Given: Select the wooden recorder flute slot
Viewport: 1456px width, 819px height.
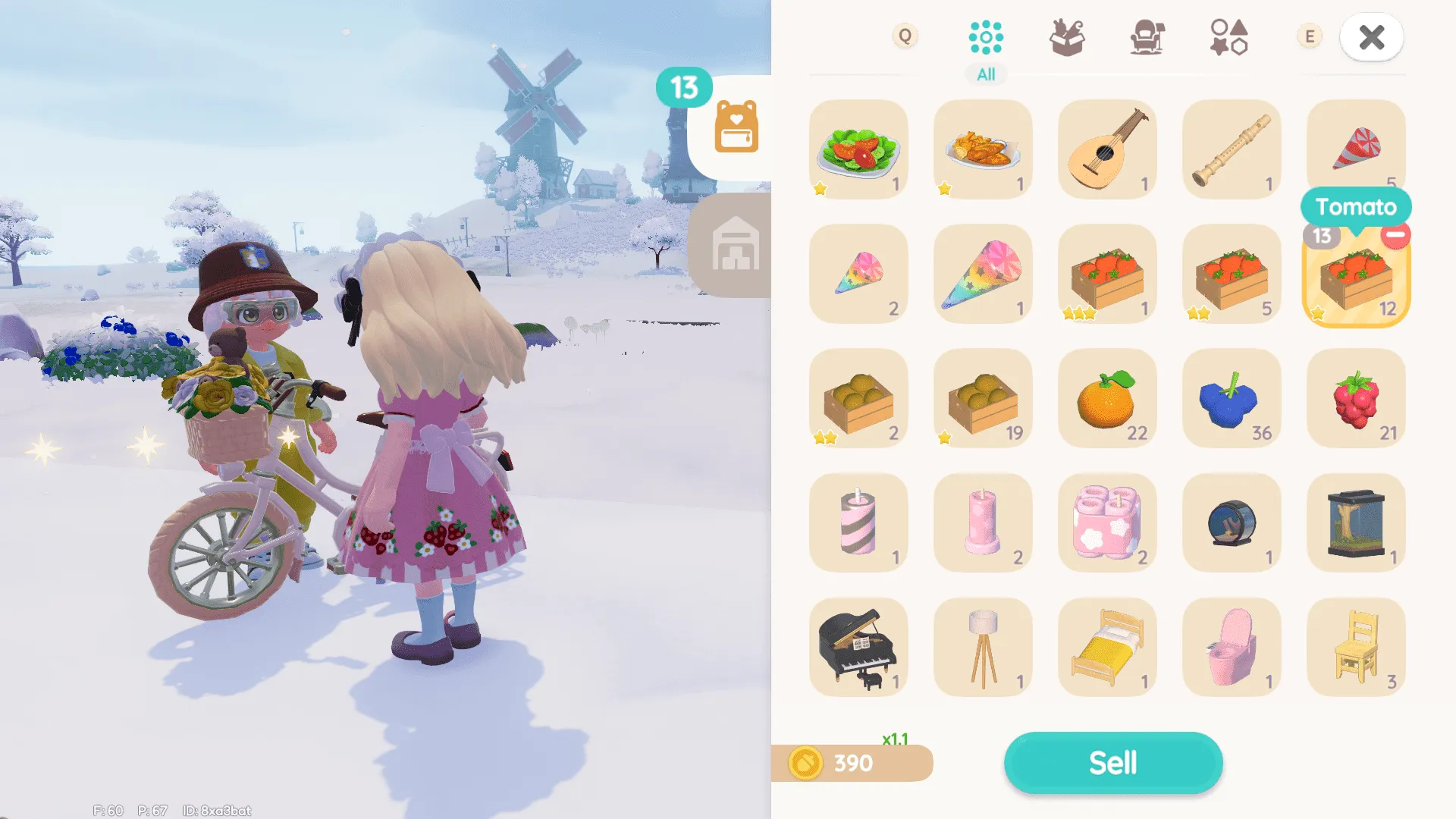Looking at the screenshot, I should point(1231,149).
